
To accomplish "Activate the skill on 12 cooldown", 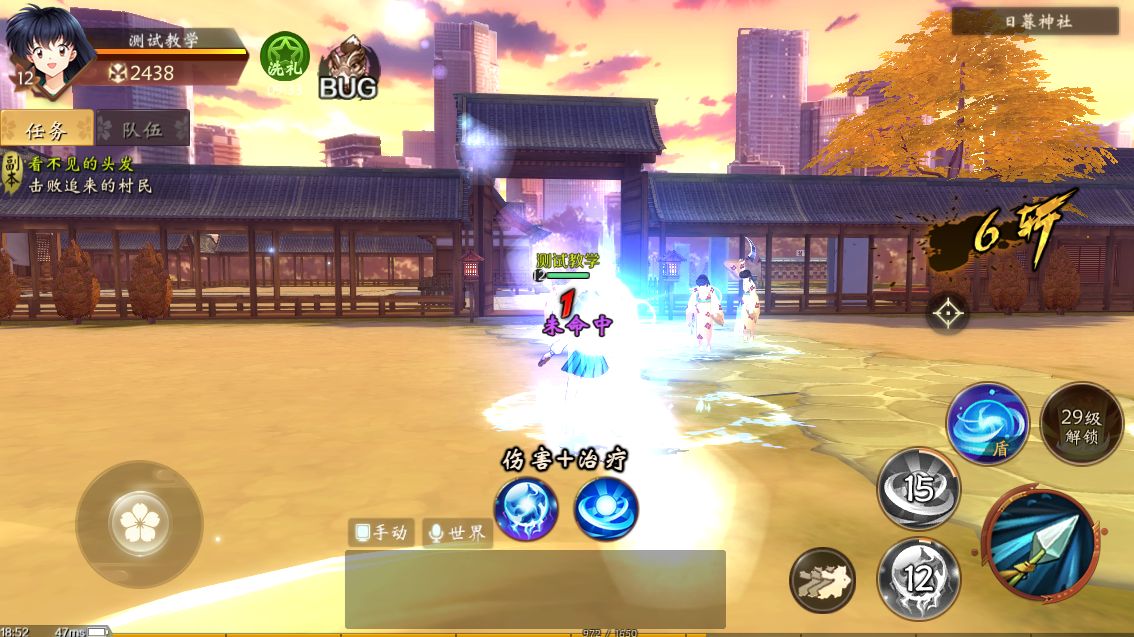I will pyautogui.click(x=918, y=577).
